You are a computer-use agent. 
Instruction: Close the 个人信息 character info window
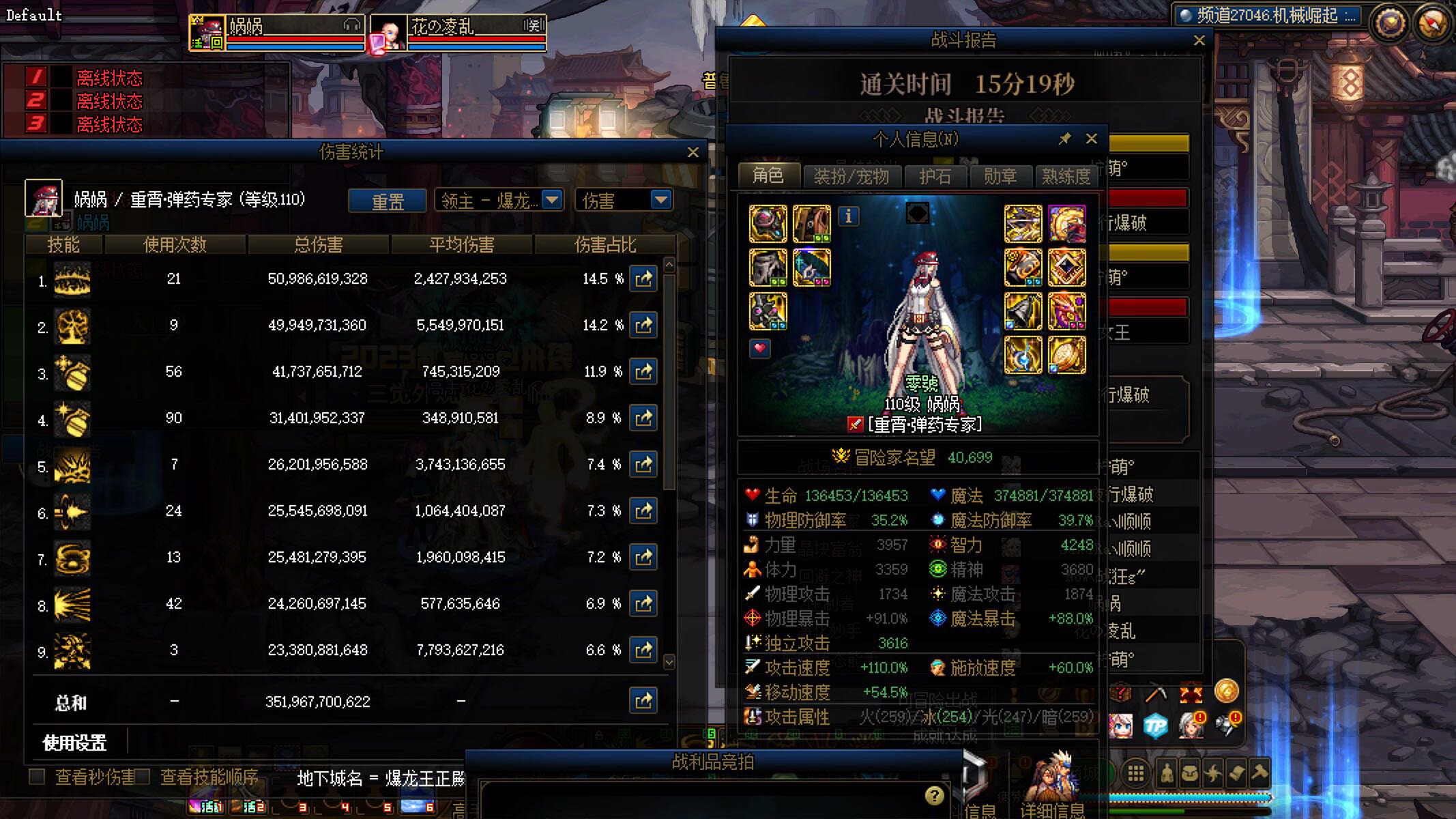pos(1092,139)
